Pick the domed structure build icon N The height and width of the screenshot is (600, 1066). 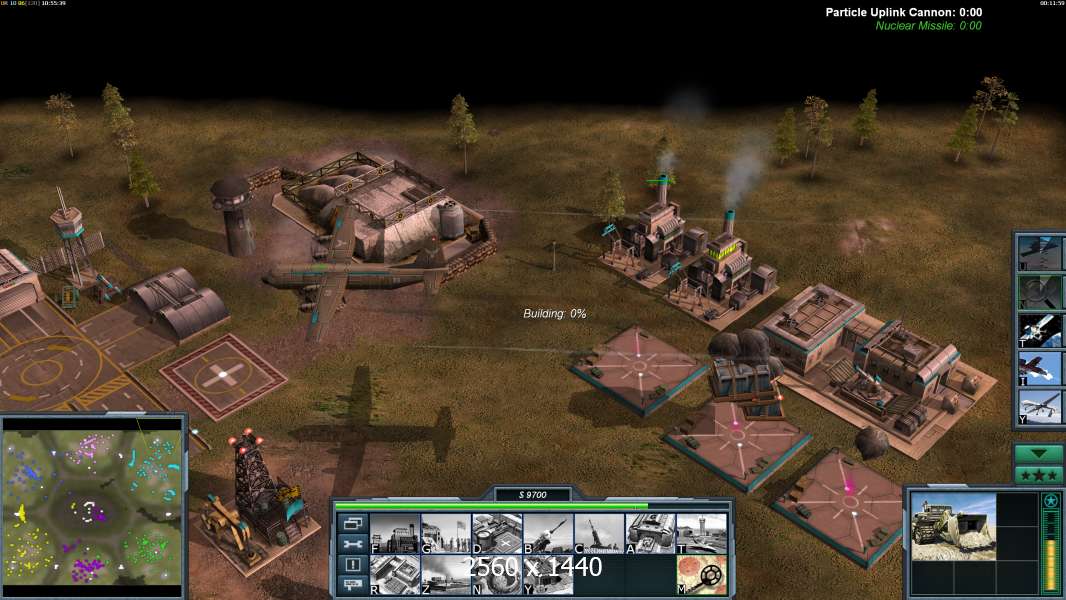(x=497, y=575)
